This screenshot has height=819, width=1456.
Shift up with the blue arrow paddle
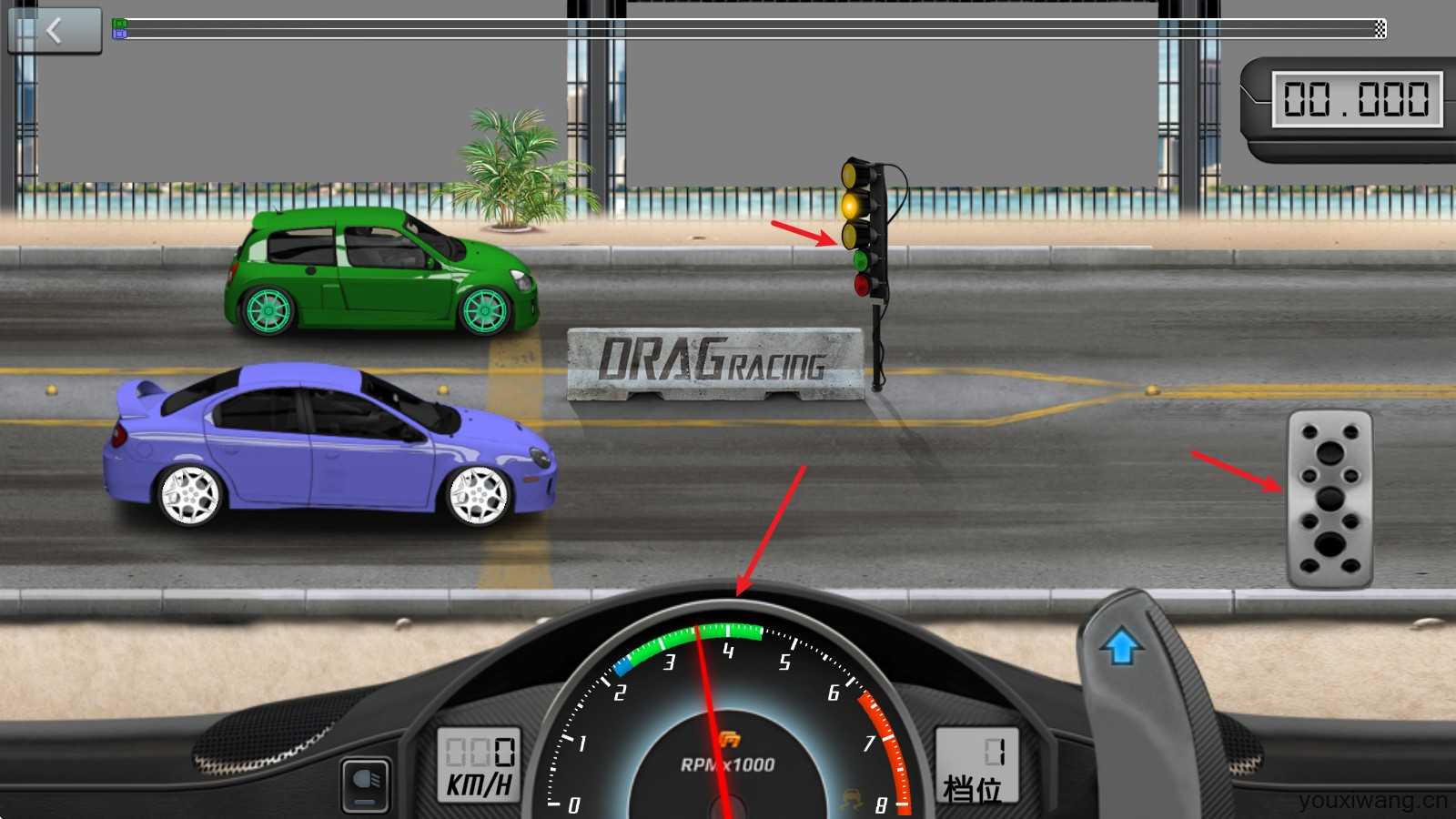point(1122,647)
